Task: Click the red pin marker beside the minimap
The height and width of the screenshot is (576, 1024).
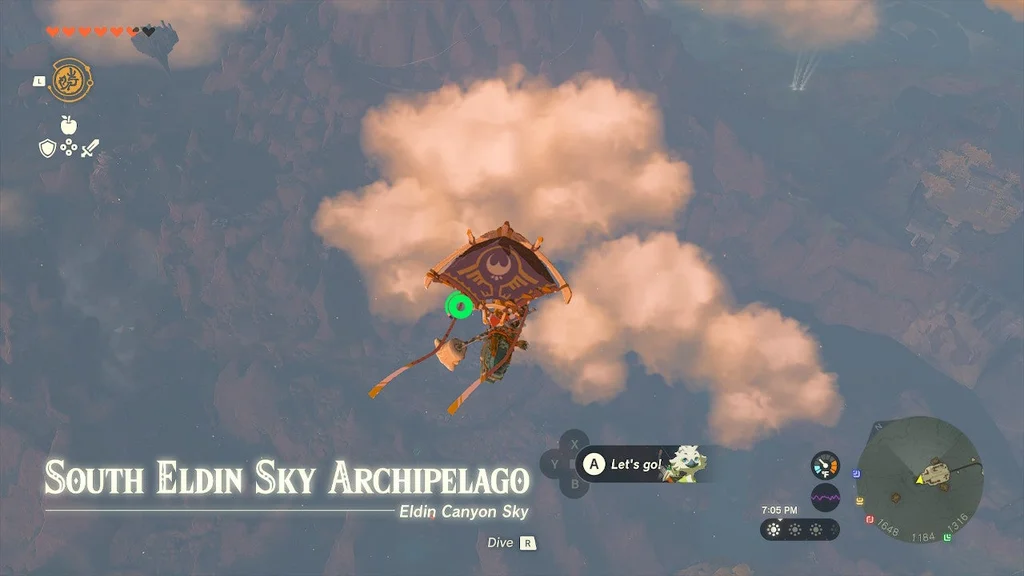Action: tap(870, 519)
